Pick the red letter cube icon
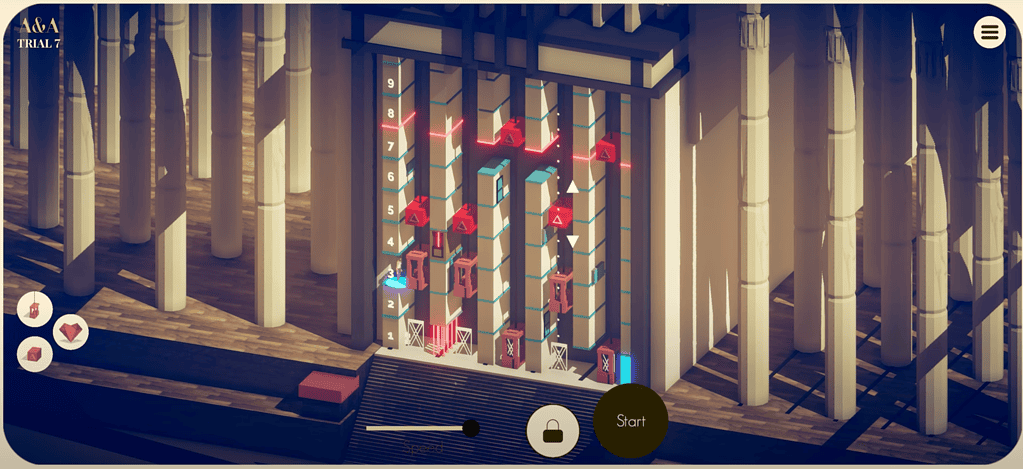The height and width of the screenshot is (469, 1023). coord(35,354)
